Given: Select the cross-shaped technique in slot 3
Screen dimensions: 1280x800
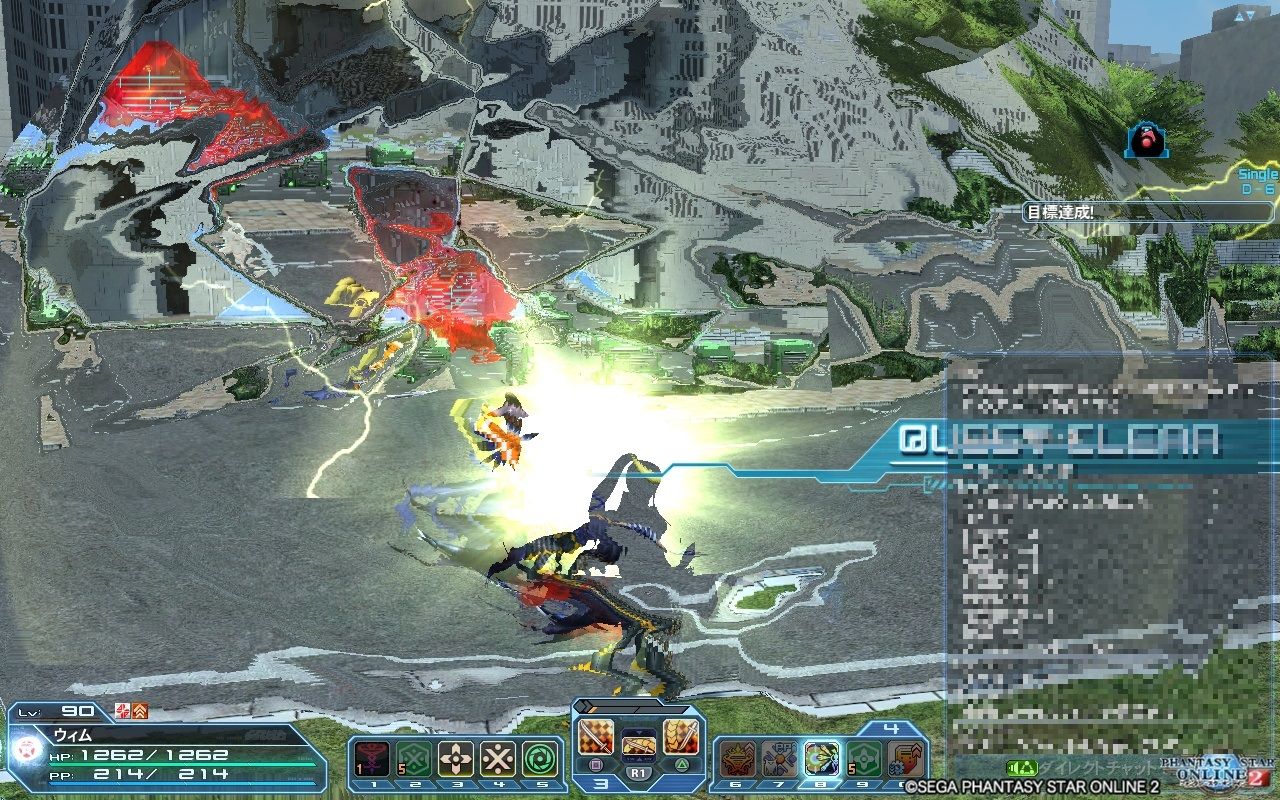Looking at the screenshot, I should [458, 757].
